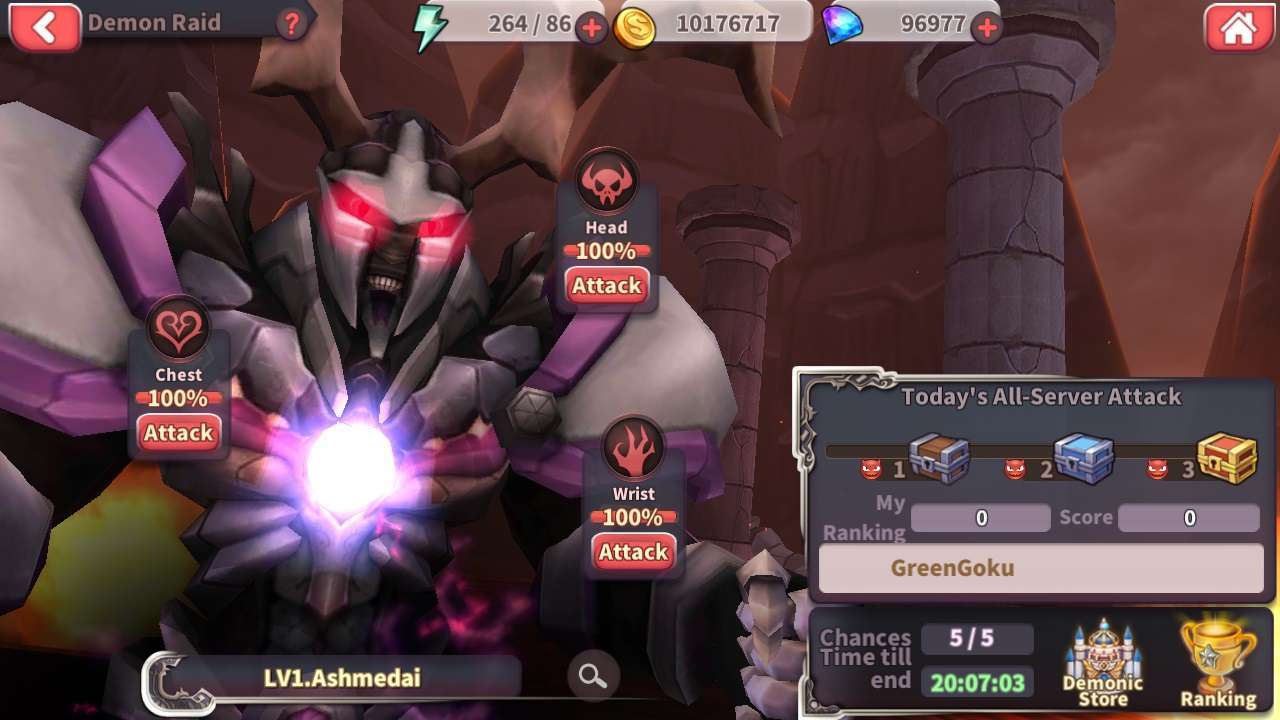Return to the home screen
This screenshot has height=720, width=1280.
1238,28
